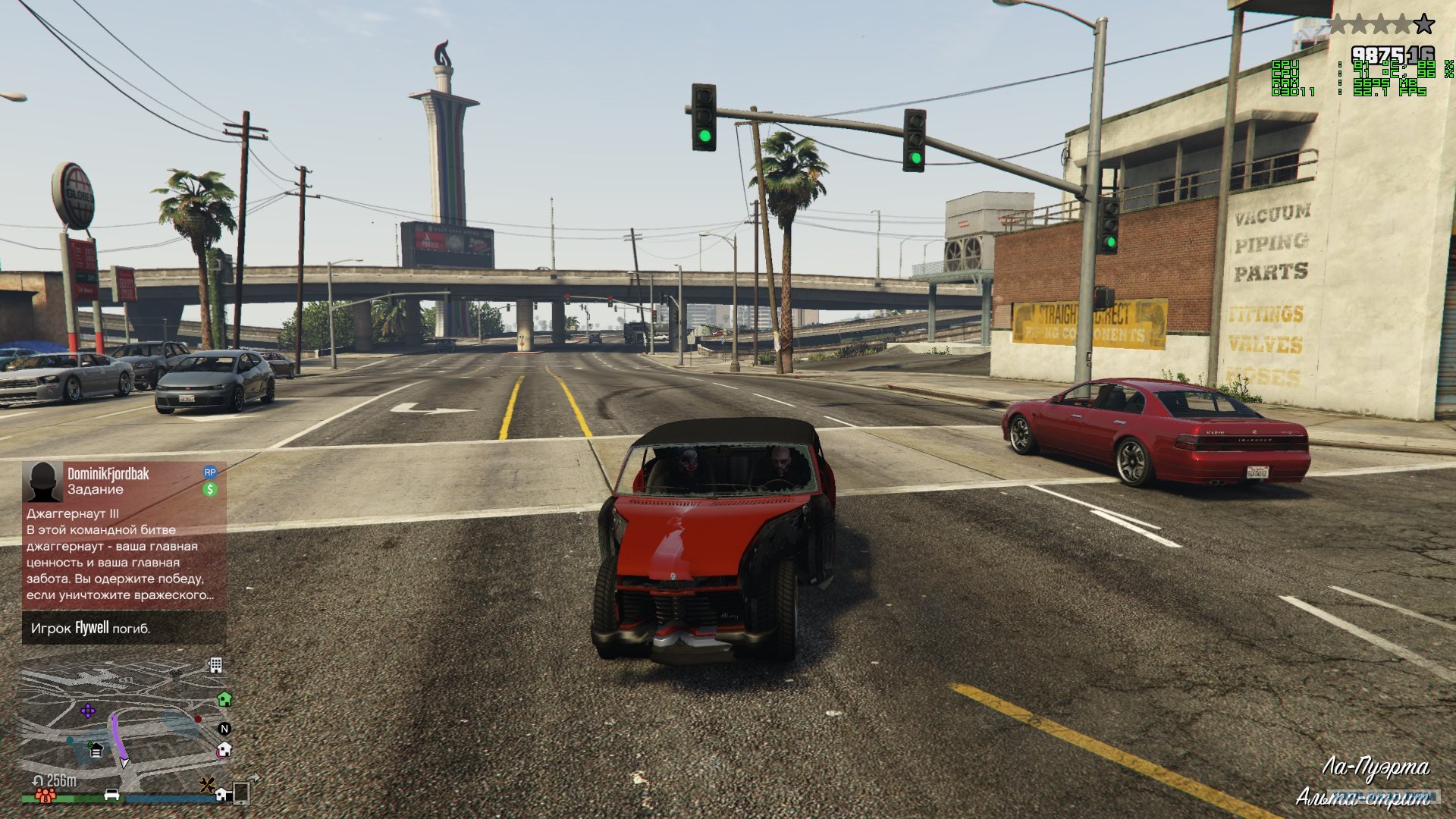Screen dimensions: 1456x819
Task: Click the north compass marker on minimap
Action: pyautogui.click(x=224, y=729)
